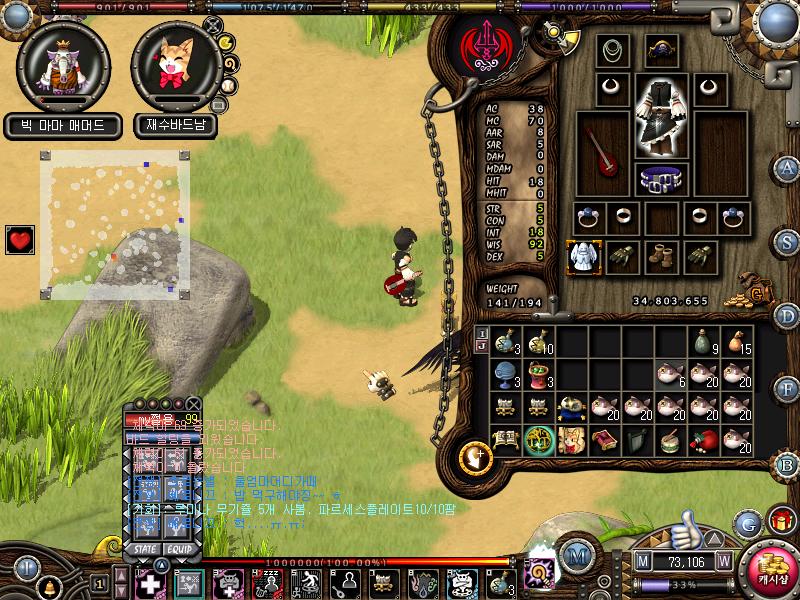Open the STATE tab in the small panel
This screenshot has height=600, width=800.
[146, 549]
